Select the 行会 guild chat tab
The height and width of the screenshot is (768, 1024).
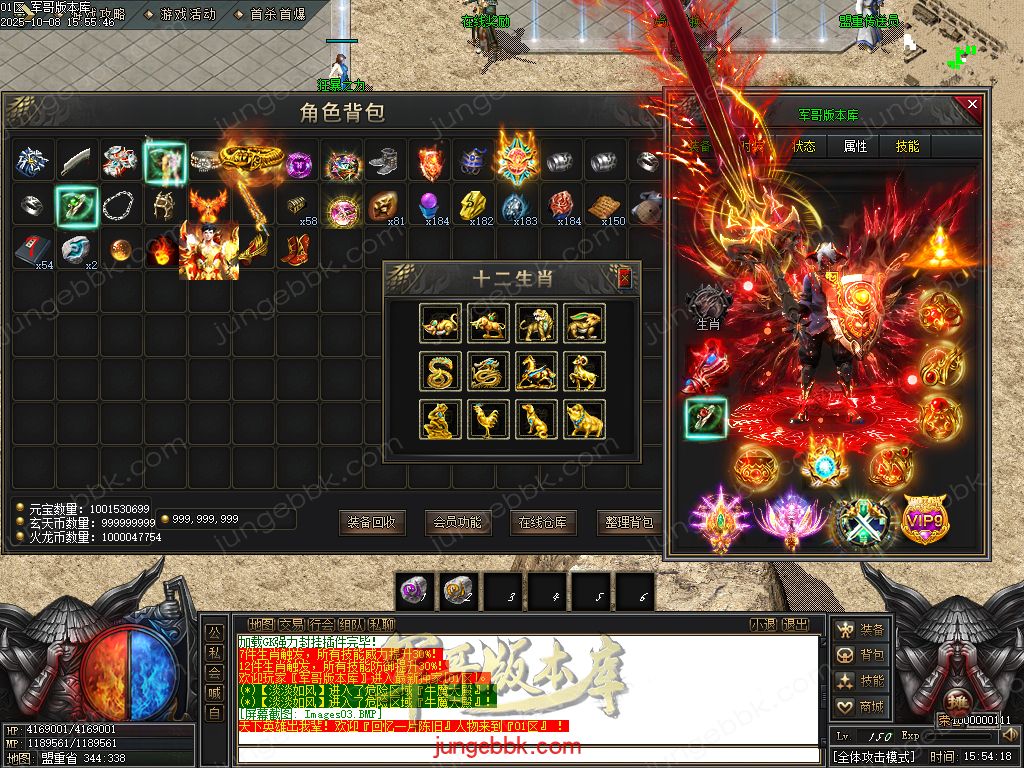322,624
